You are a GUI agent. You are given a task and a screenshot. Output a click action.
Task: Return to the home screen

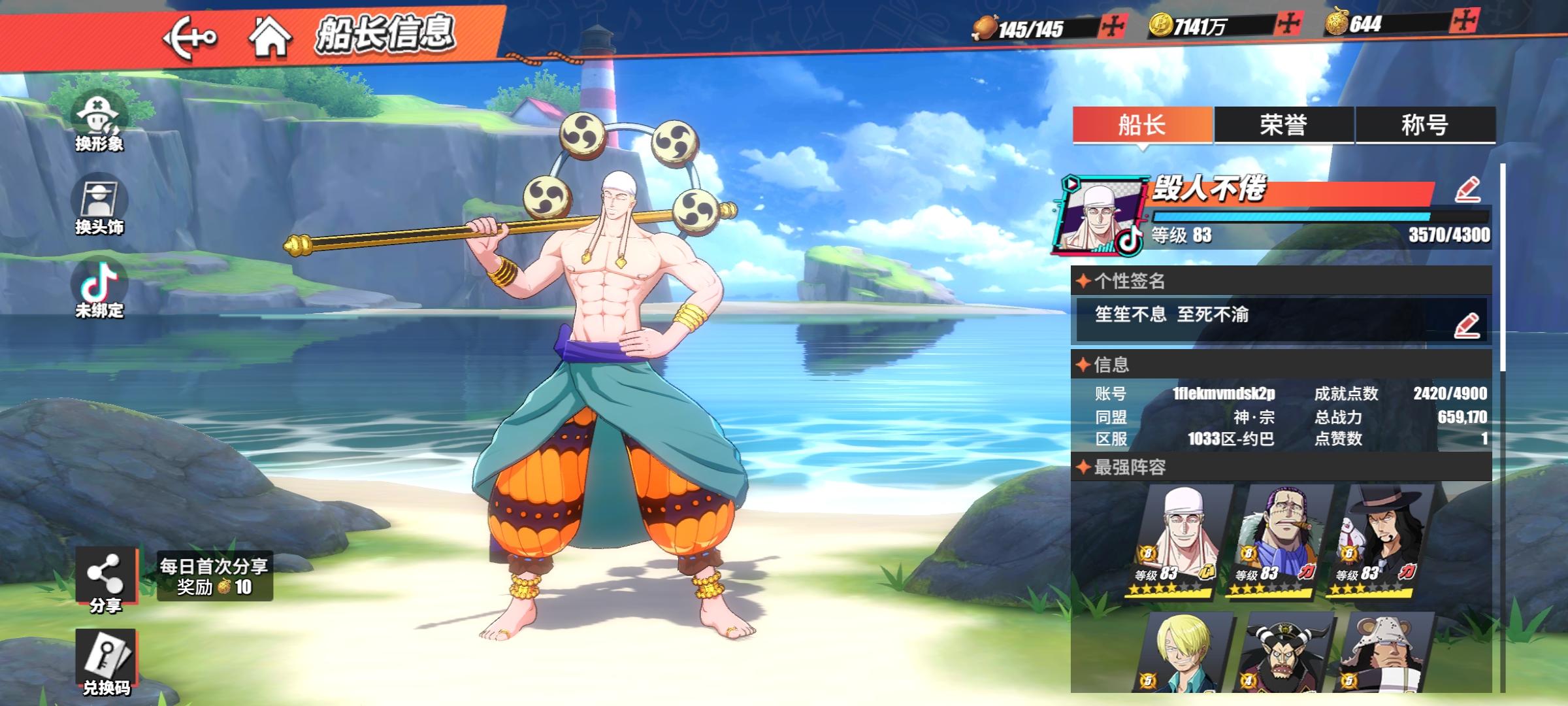(x=270, y=37)
